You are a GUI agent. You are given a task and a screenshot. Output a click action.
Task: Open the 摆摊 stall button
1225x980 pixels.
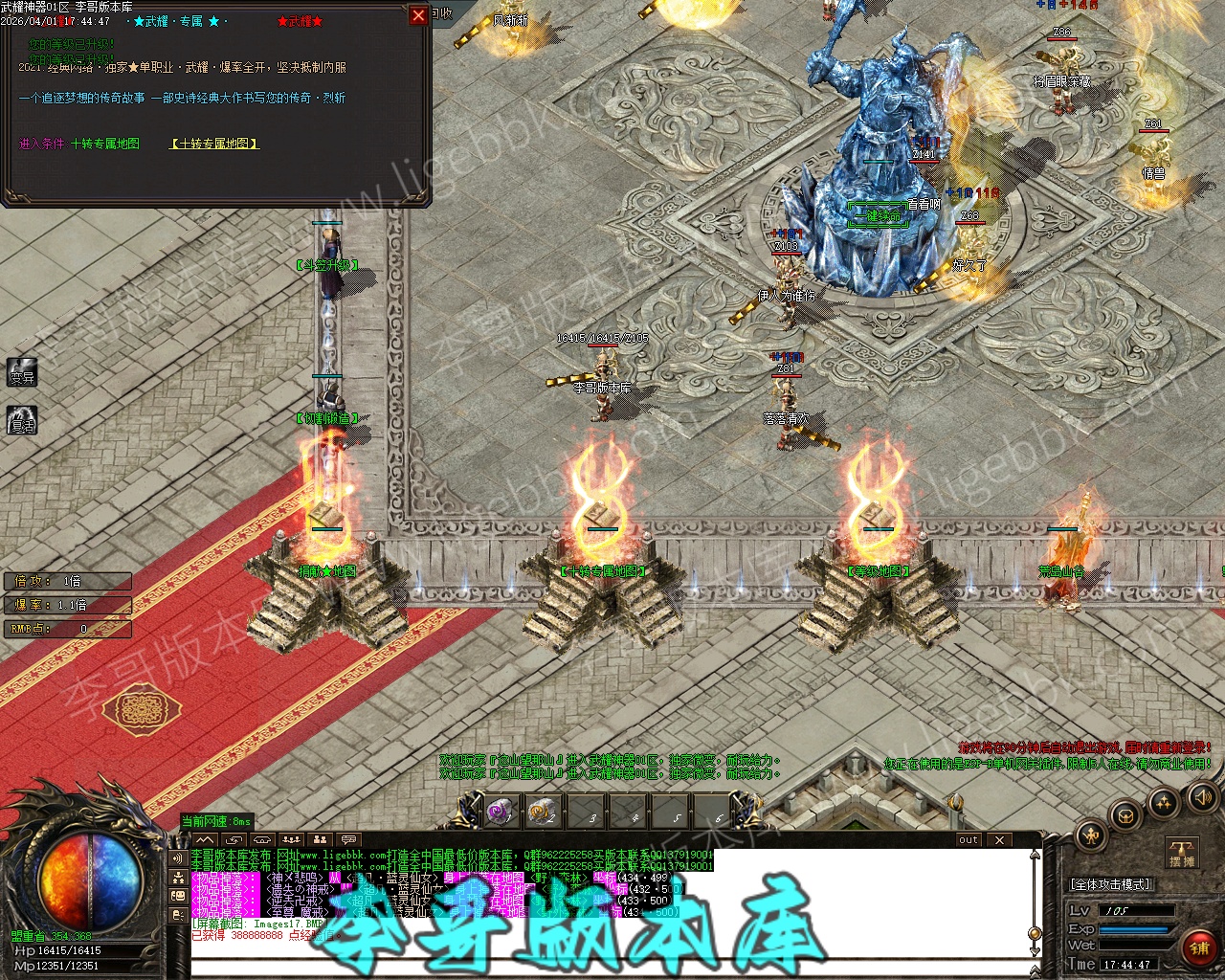click(1182, 853)
